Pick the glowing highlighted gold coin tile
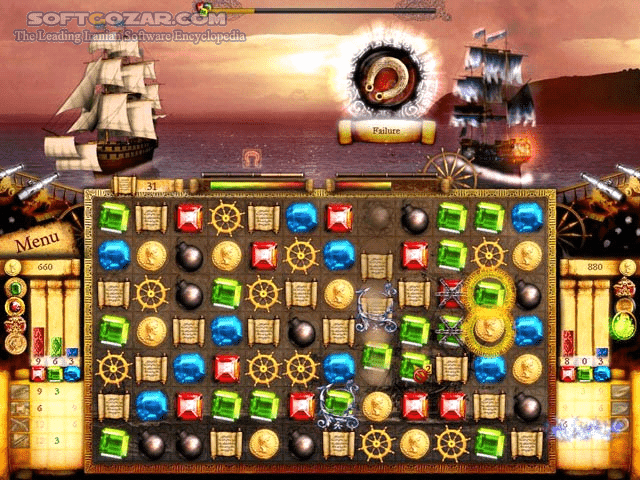 489,330
